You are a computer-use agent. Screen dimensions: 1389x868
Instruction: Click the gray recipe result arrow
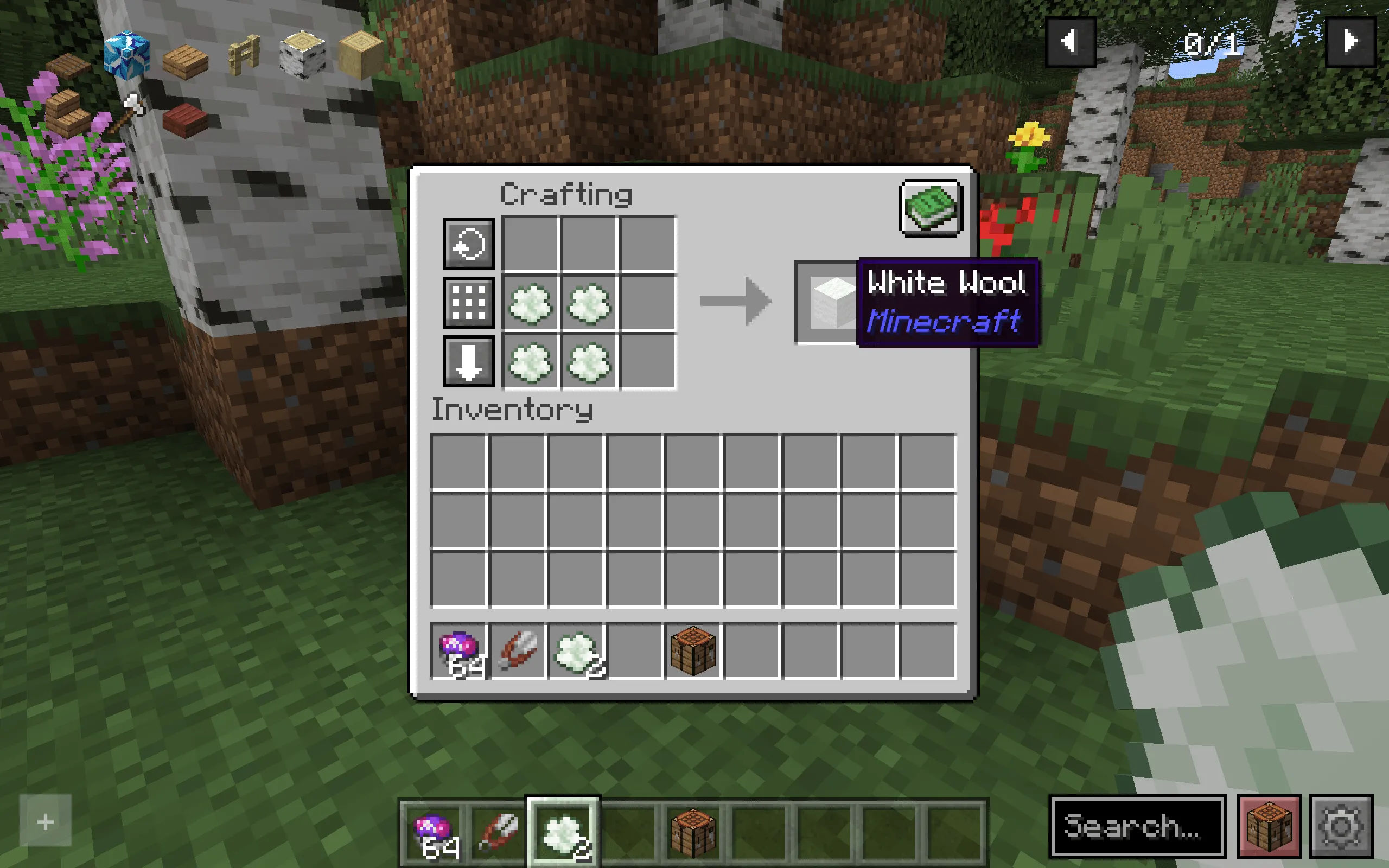[x=735, y=302]
